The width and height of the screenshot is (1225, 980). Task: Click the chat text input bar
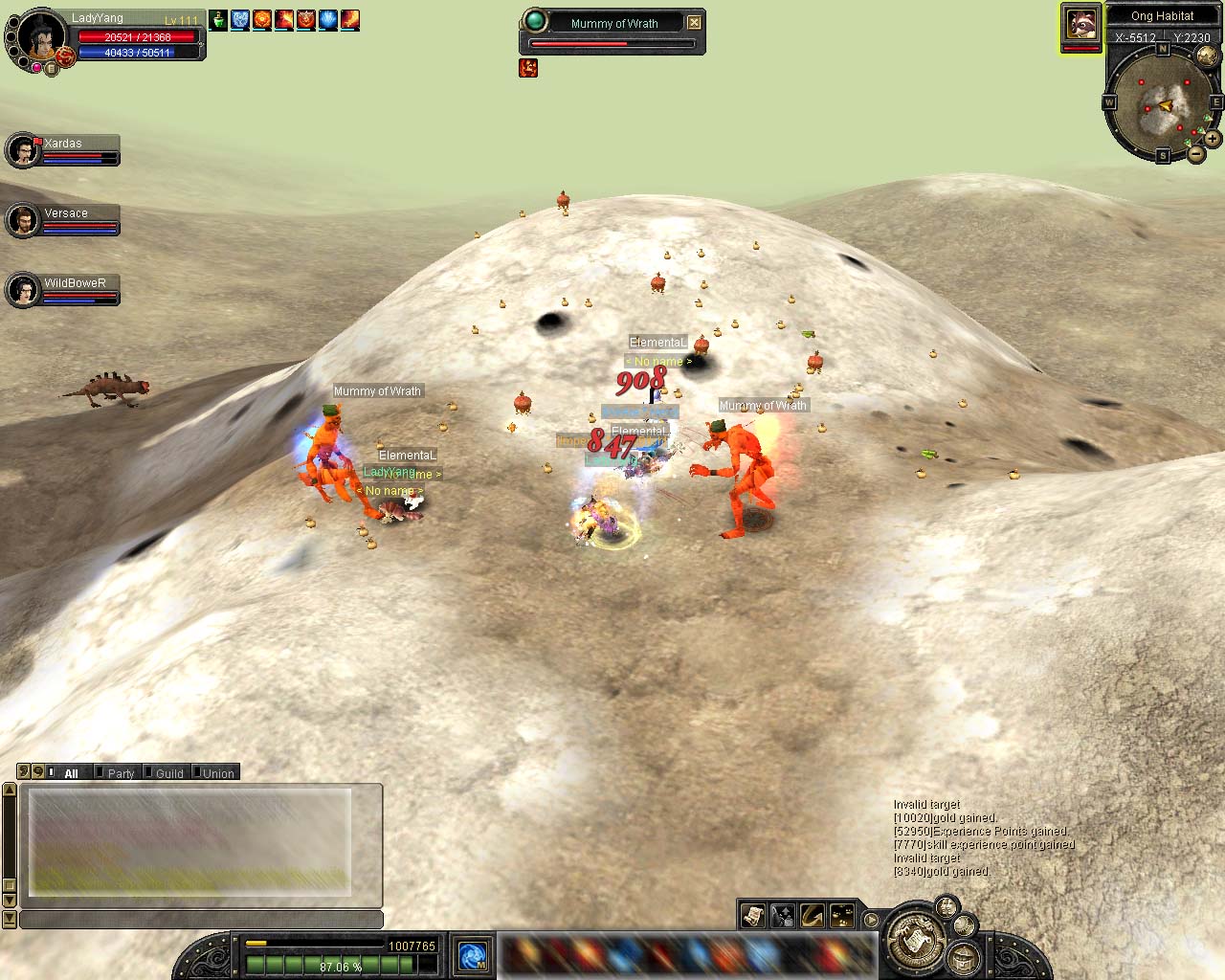coord(201,920)
